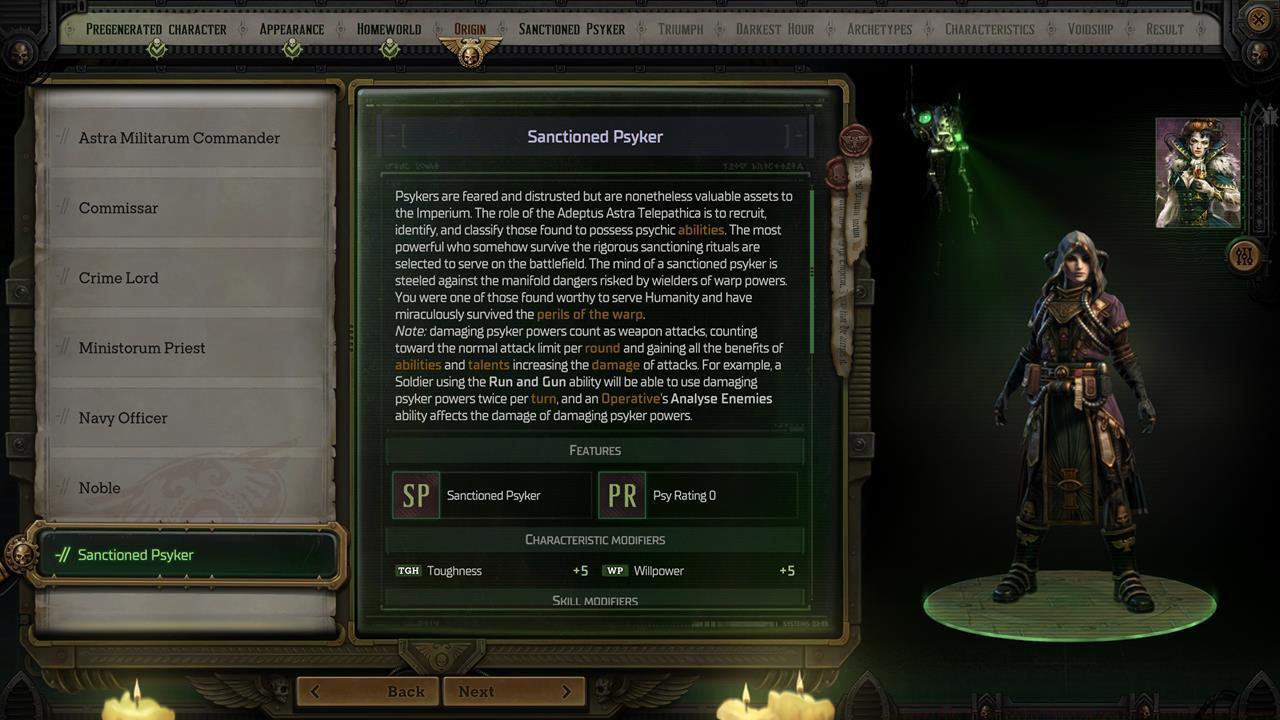Click the aquila emblem under the Origin tab
The image size is (1280, 720).
point(470,47)
